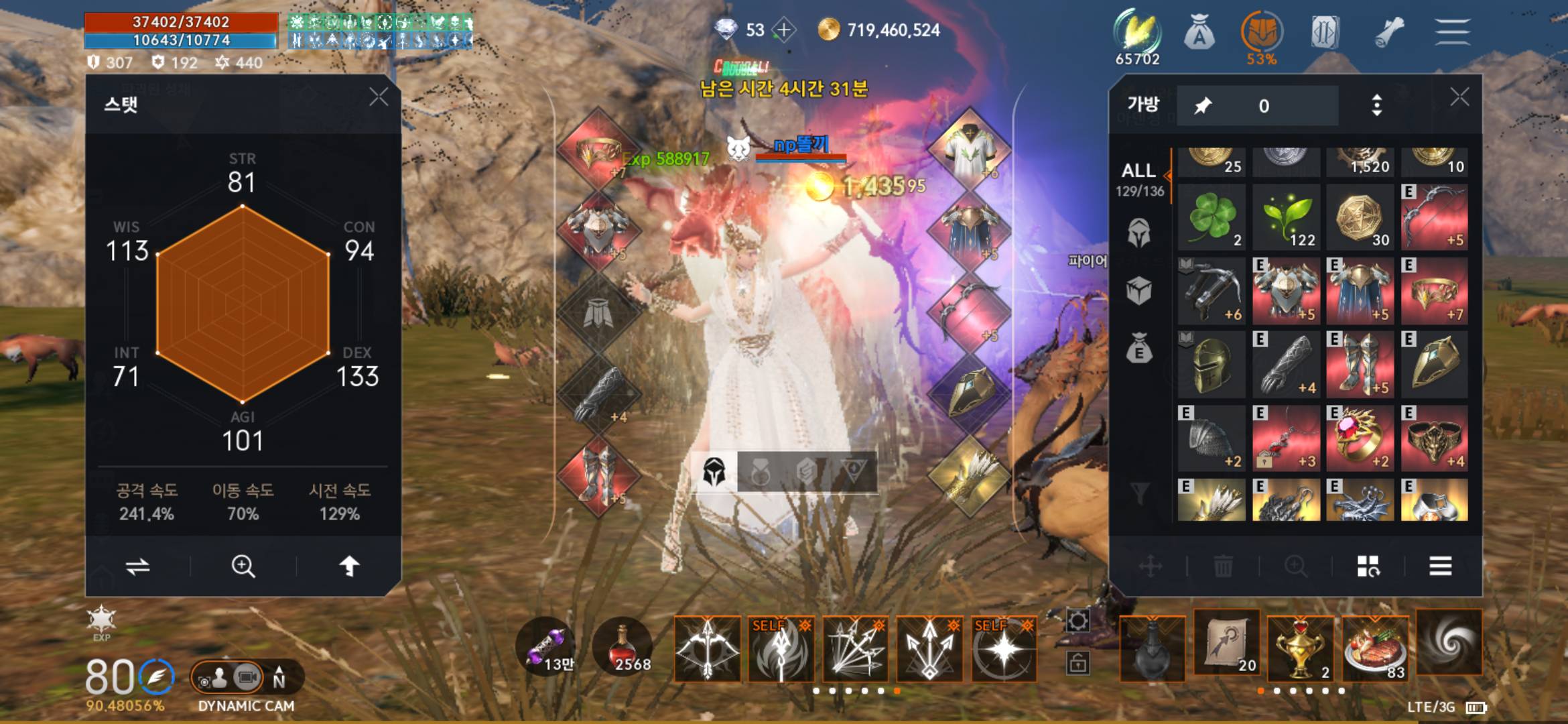Click the stat magnifier detail button
This screenshot has height=724, width=1568.
243,566
